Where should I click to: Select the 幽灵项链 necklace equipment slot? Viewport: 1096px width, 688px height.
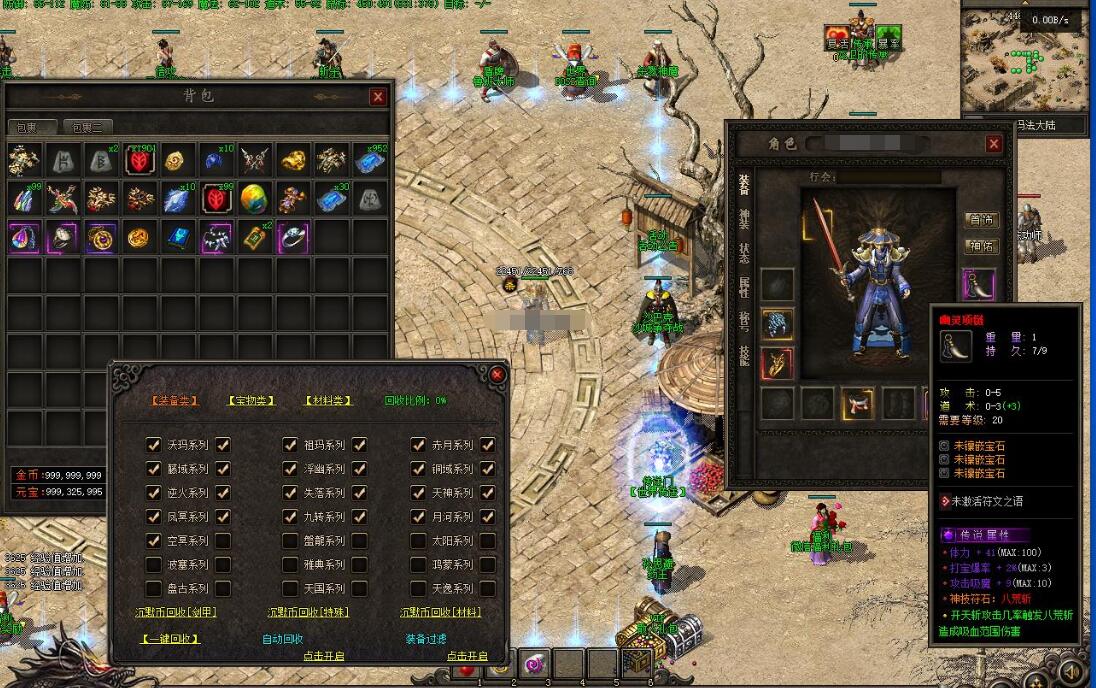point(978,284)
